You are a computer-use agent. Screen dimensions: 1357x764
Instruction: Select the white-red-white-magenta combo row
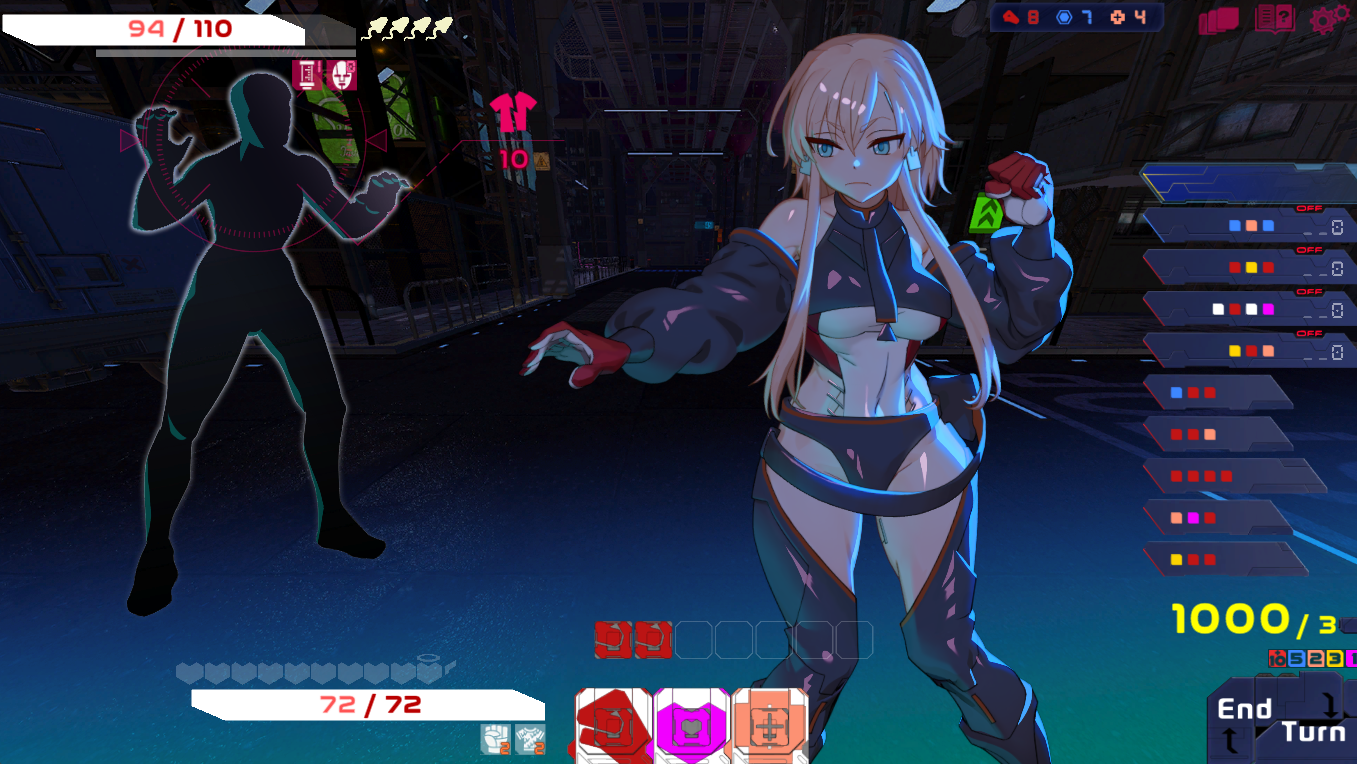pyautogui.click(x=1250, y=310)
